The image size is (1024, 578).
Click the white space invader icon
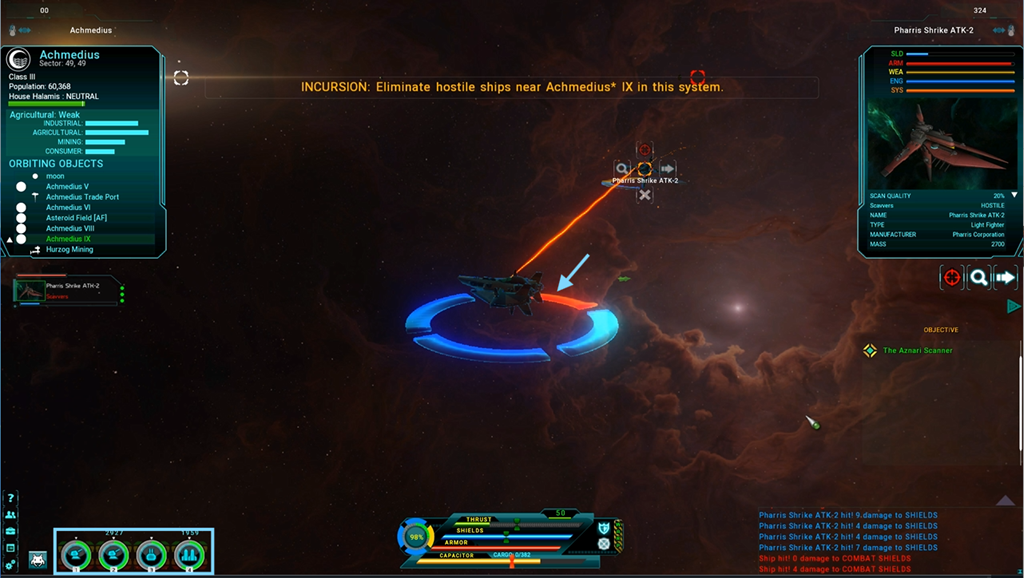tap(38, 559)
